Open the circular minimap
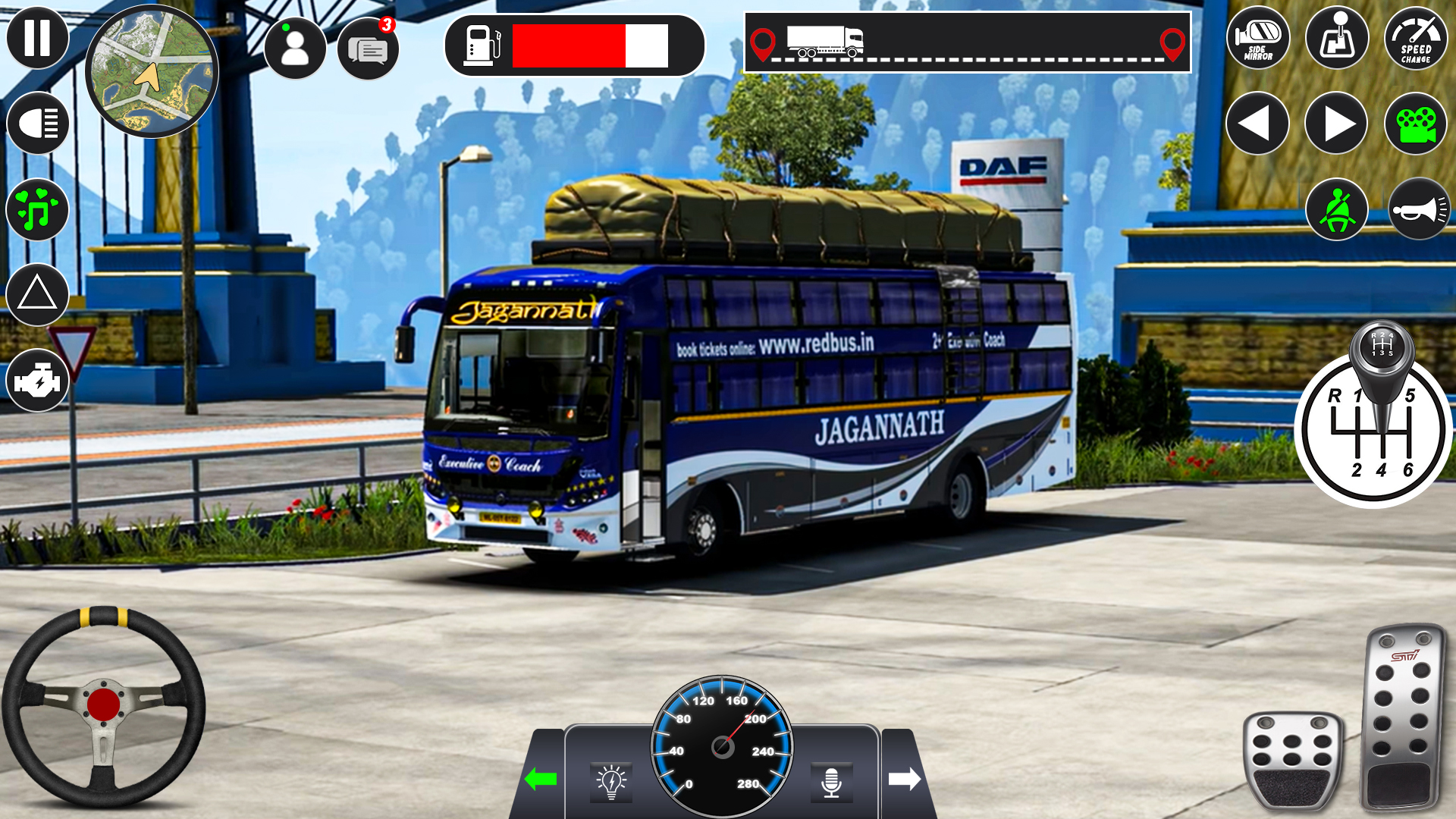1456x819 pixels. click(x=152, y=72)
